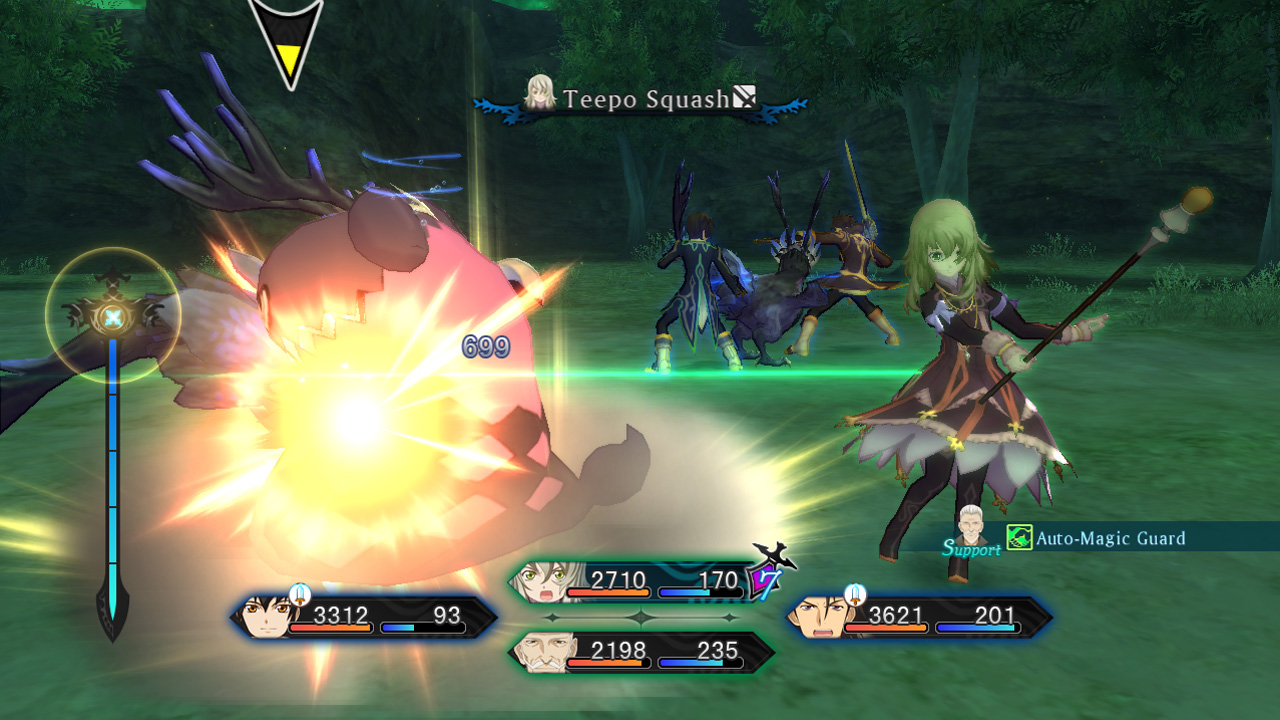Screen dimensions: 1280x720
Task: Toggle the Auto-Magic Guard status effect
Action: tap(1110, 538)
